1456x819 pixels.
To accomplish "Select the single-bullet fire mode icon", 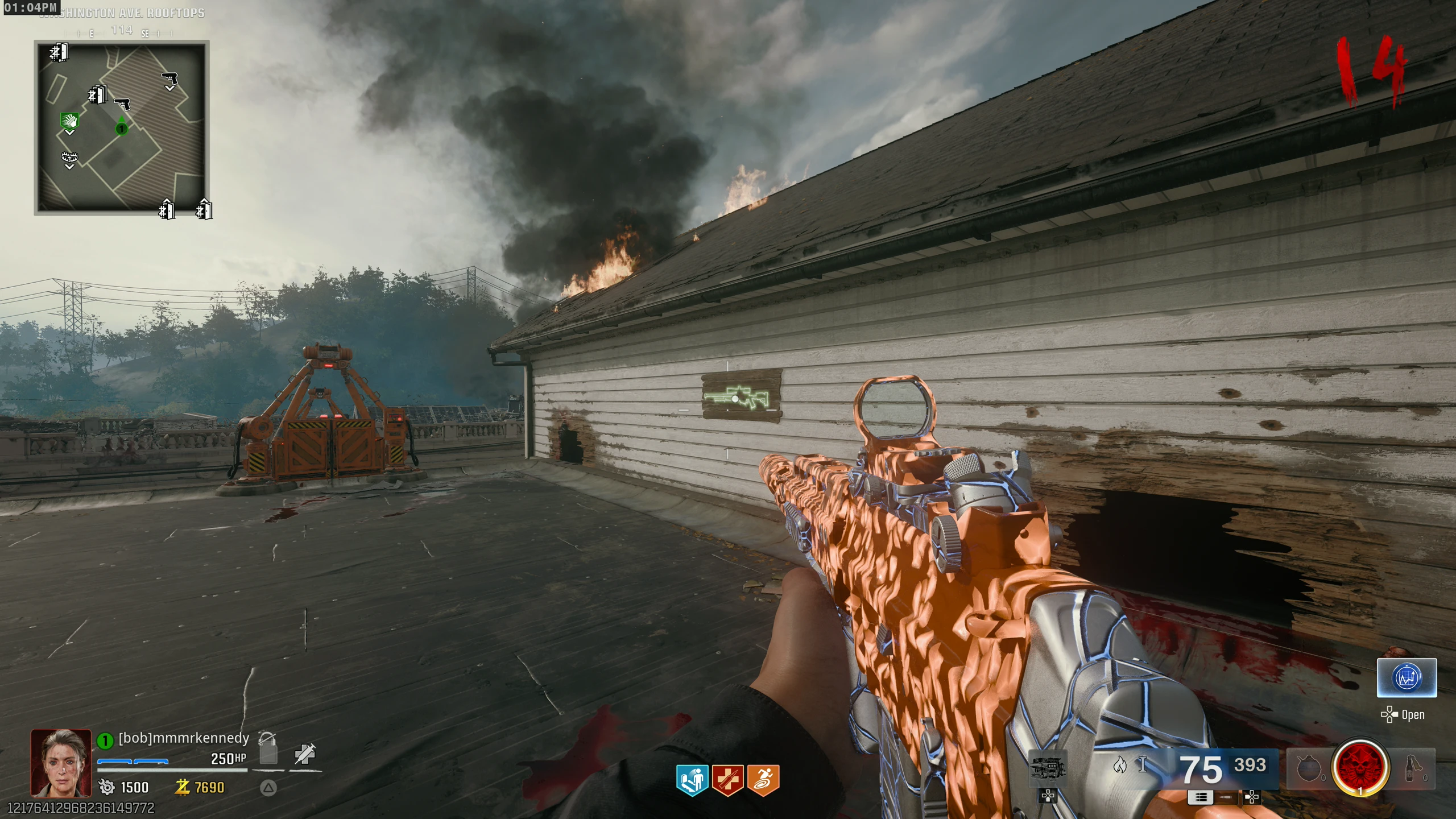I will (x=1226, y=797).
